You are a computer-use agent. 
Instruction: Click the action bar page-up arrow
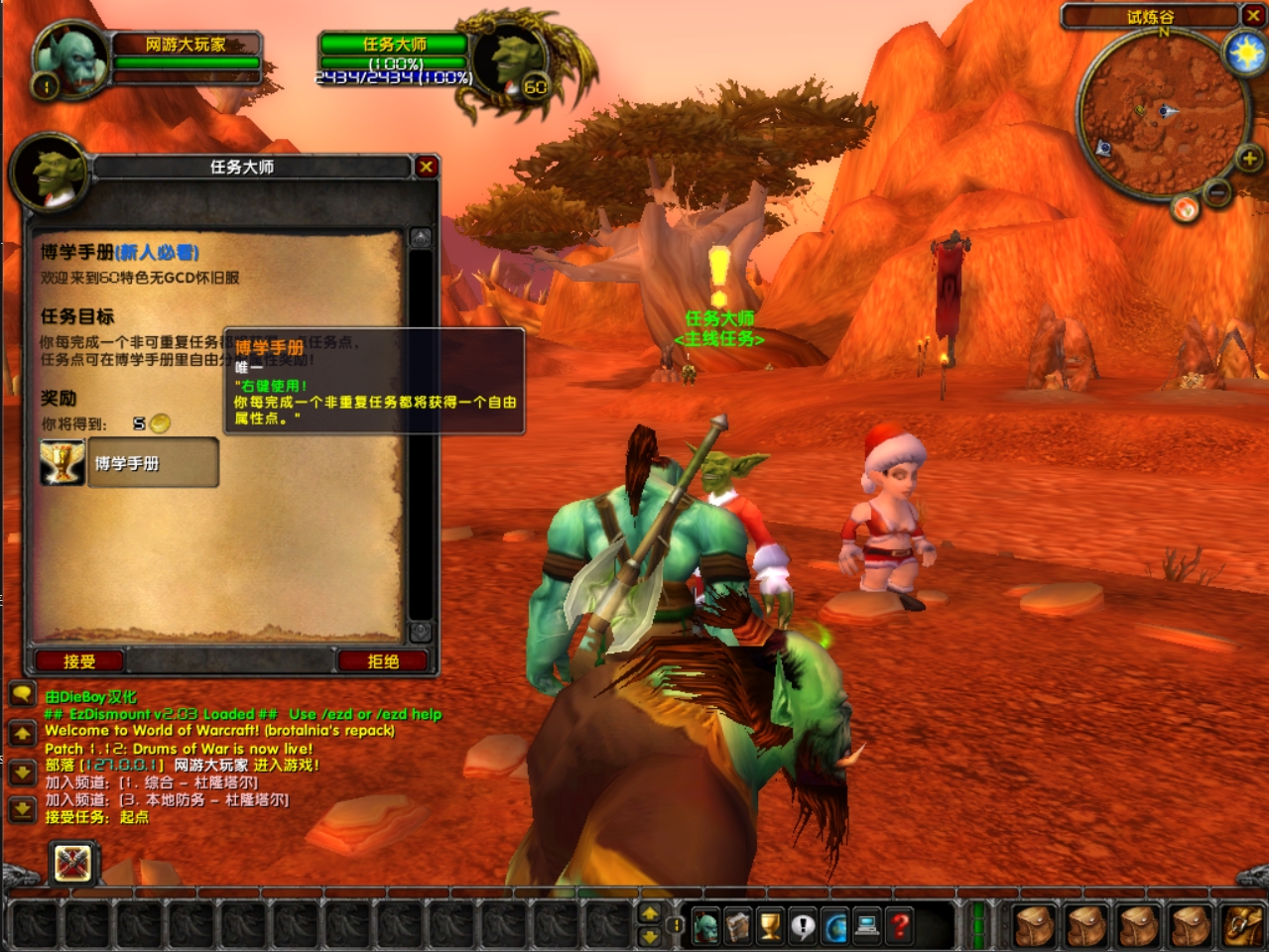(x=650, y=913)
